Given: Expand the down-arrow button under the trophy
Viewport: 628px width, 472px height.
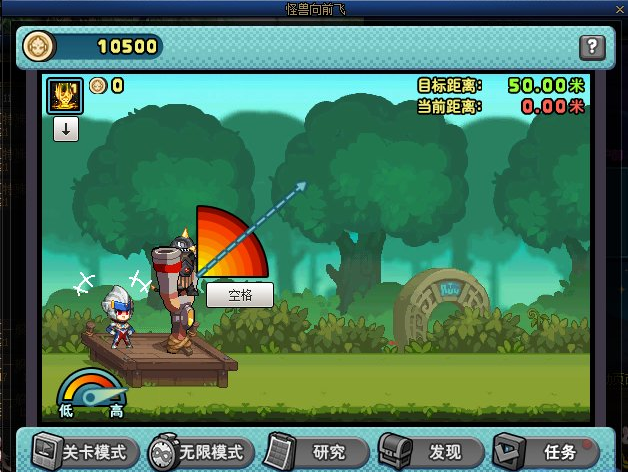Looking at the screenshot, I should [x=66, y=128].
